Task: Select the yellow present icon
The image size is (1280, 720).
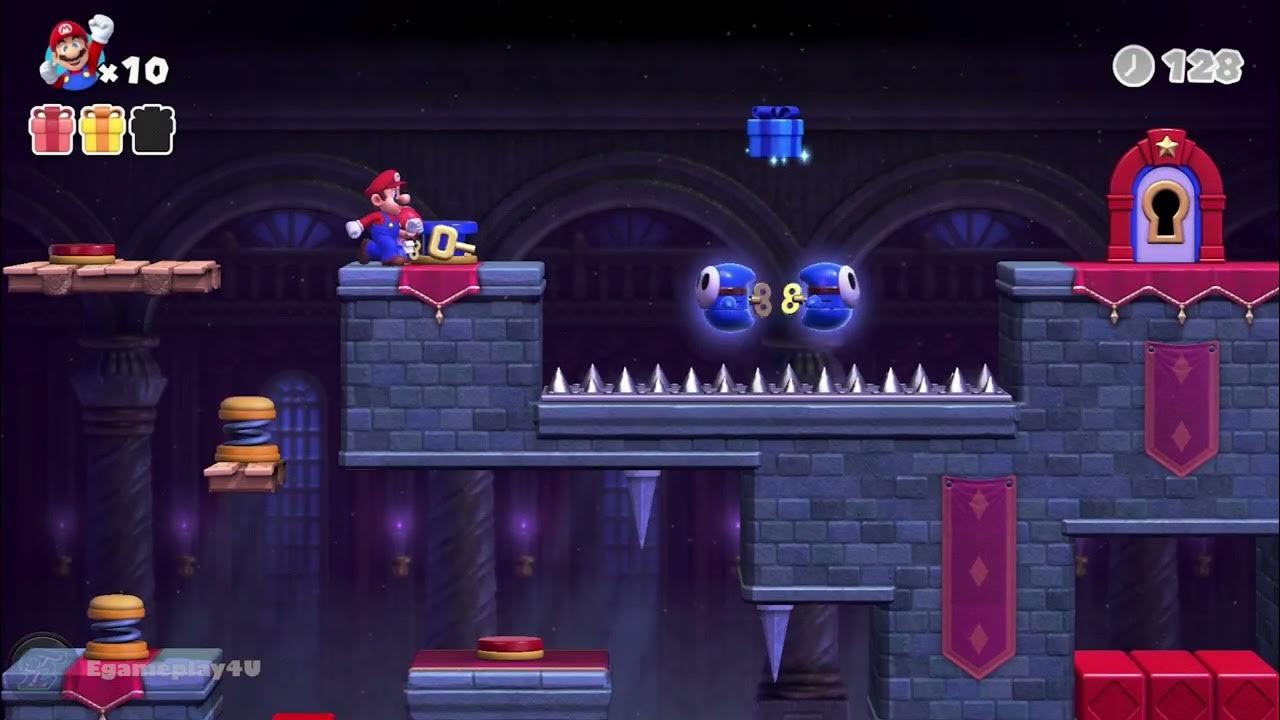Action: pos(102,130)
